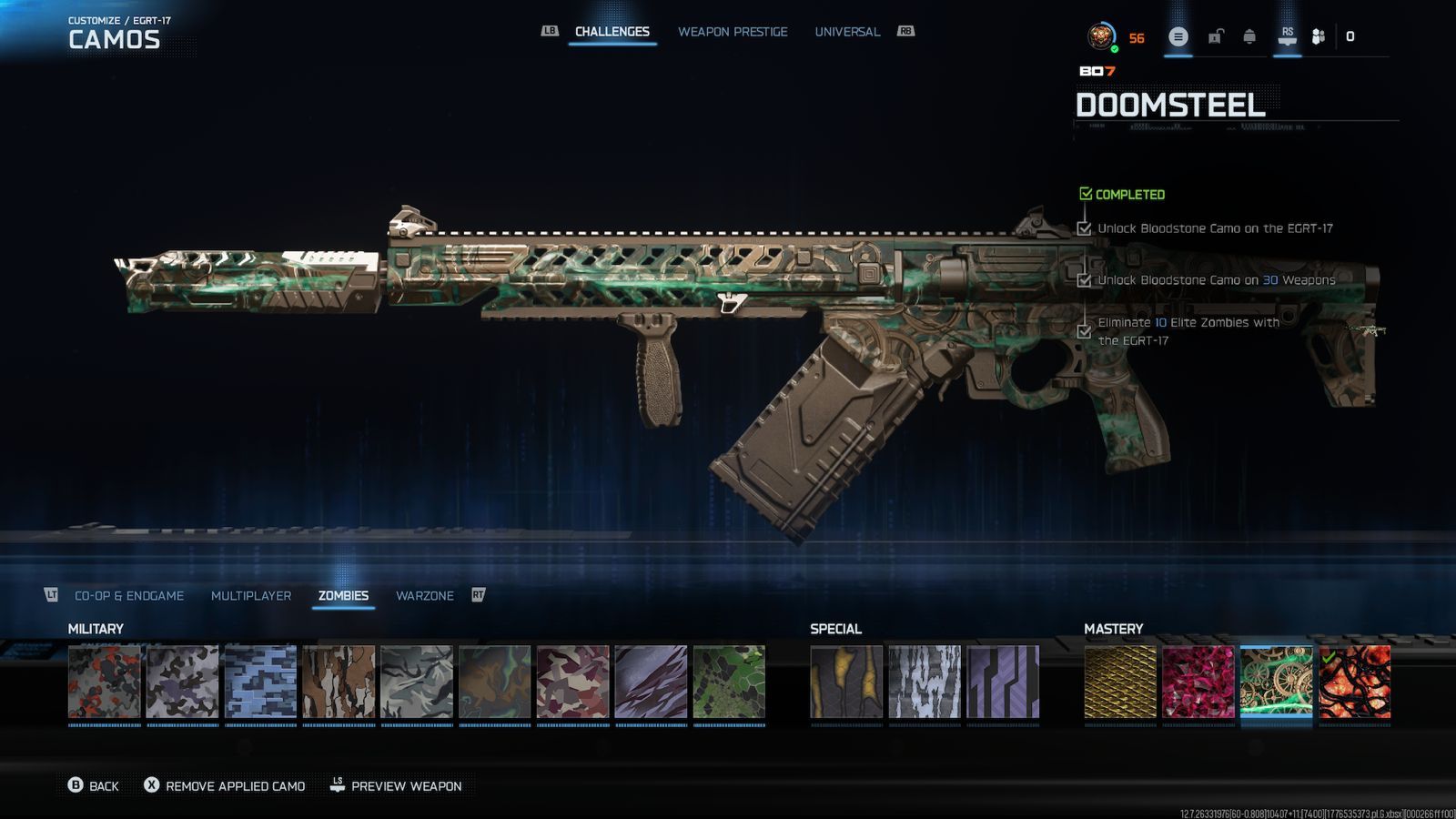Choose the brown tree bark camo
Viewport: 1456px width, 819px height.
point(339,682)
